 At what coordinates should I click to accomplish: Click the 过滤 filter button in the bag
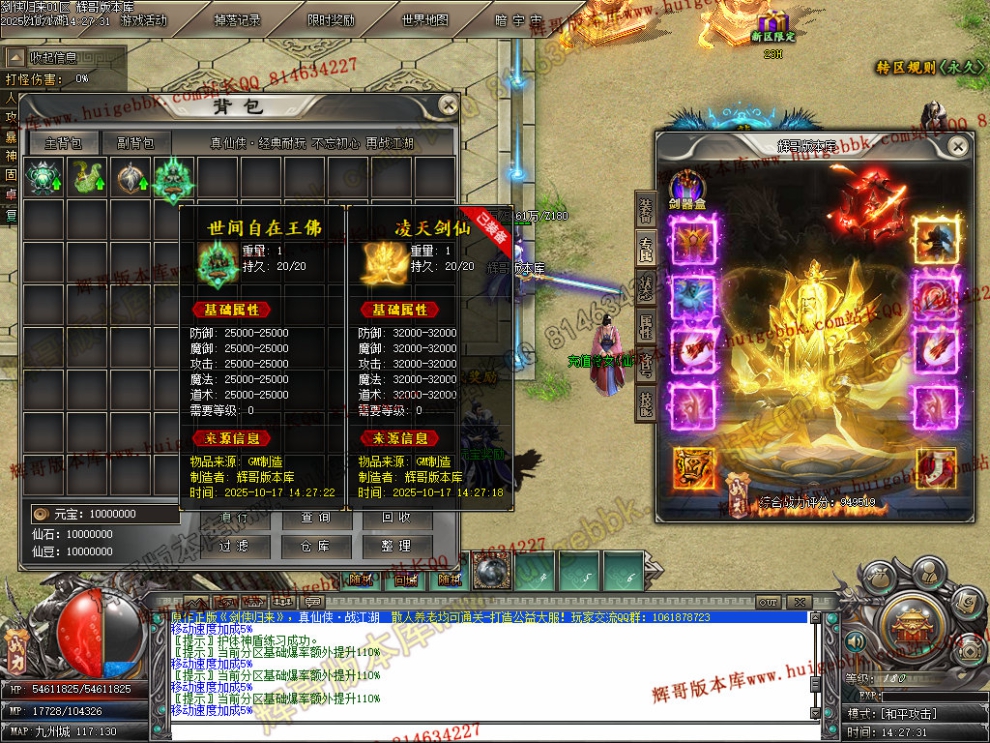(x=232, y=546)
